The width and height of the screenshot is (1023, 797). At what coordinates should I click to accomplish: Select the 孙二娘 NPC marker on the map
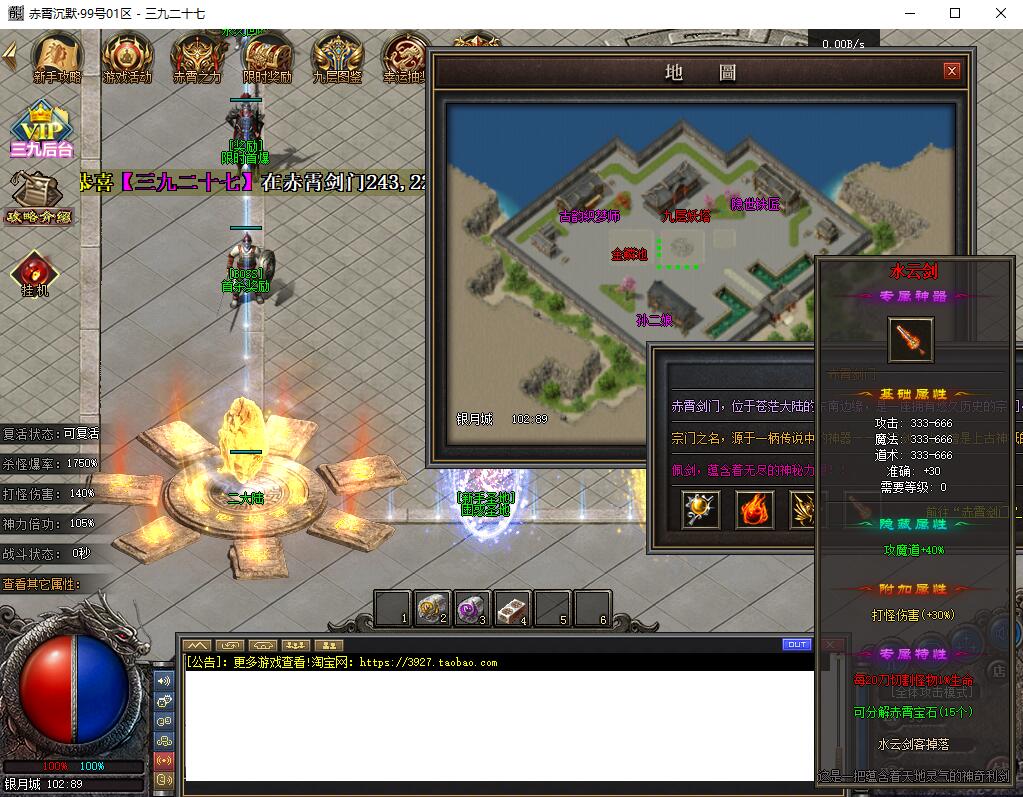pos(653,320)
